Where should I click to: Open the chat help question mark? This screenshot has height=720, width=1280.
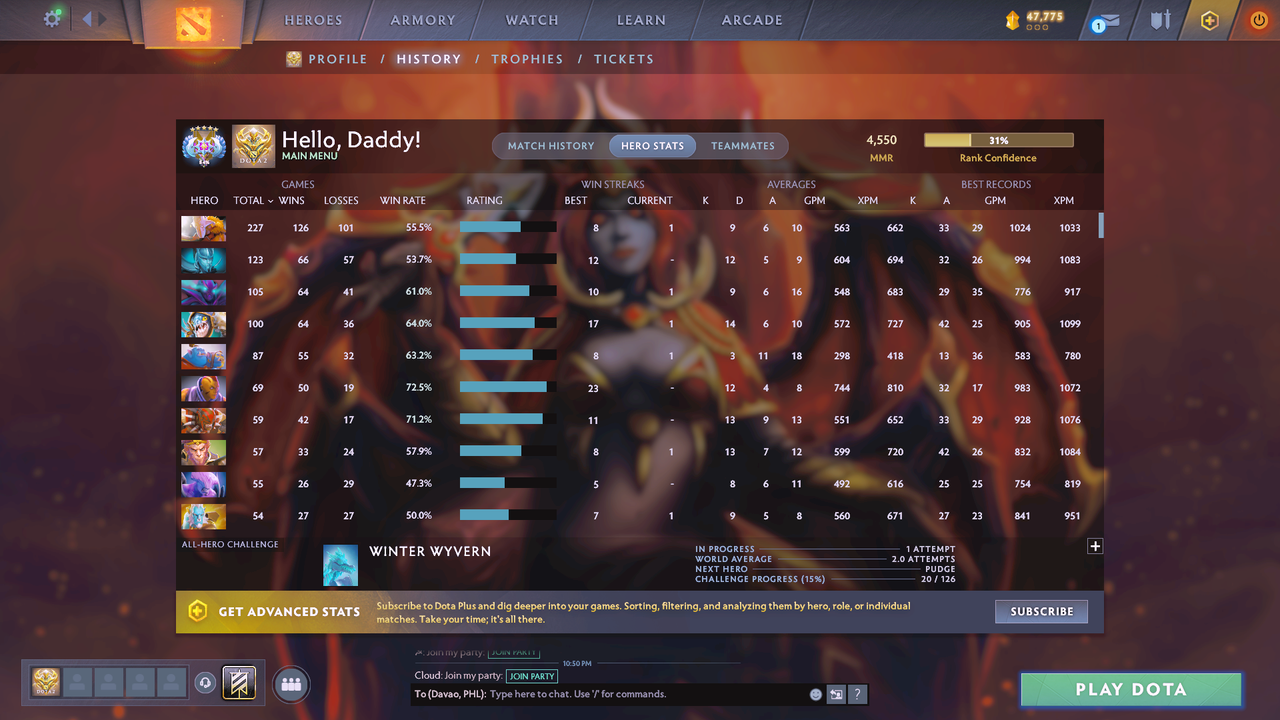click(x=858, y=693)
